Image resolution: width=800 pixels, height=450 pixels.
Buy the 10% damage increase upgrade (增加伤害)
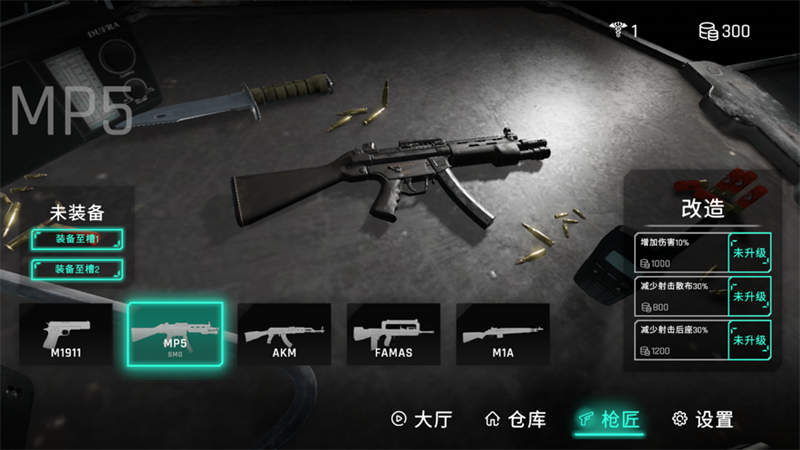[748, 253]
